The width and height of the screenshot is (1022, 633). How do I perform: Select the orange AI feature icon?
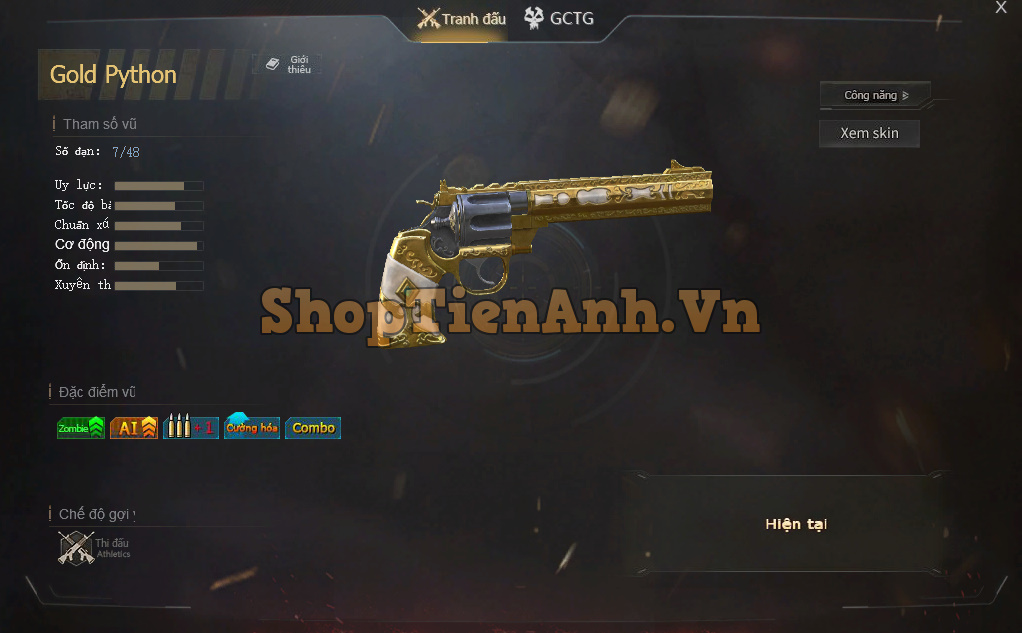(x=134, y=428)
